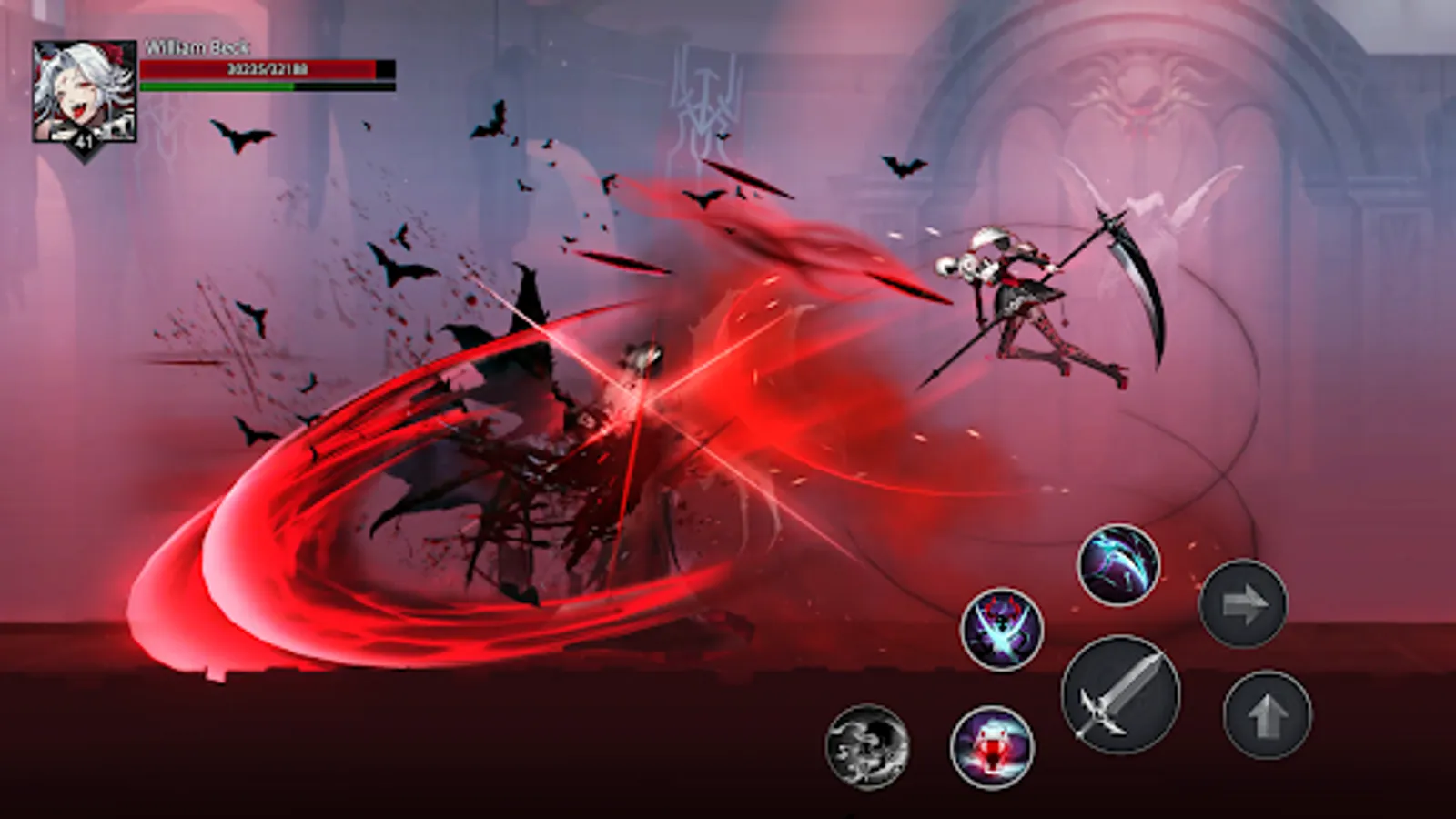This screenshot has width=1456, height=819.
Task: Activate the blue scythe skill icon
Action: click(x=1117, y=561)
